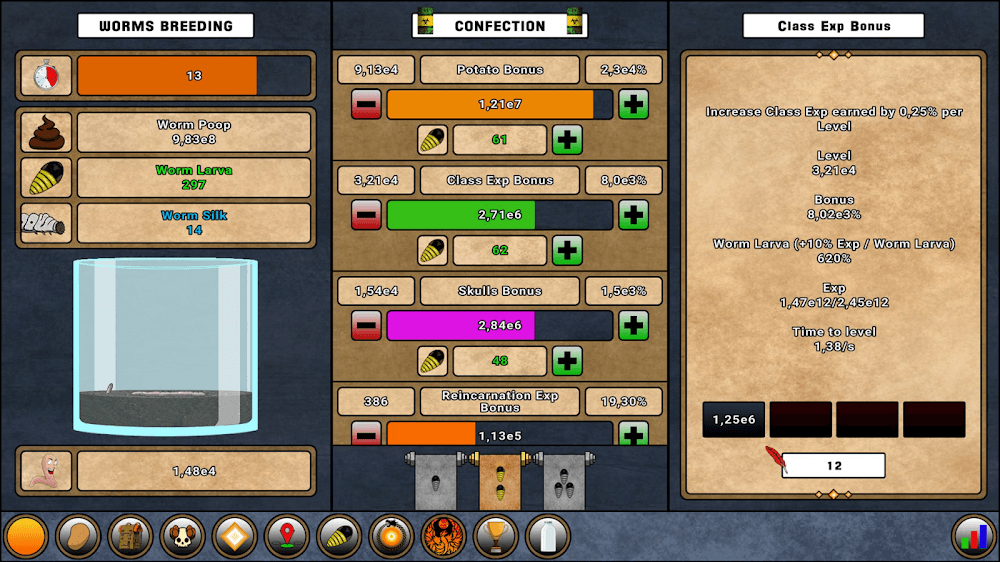Increase the Class Exp Bonus allocation
Viewport: 1000px width, 562px height.
(633, 215)
